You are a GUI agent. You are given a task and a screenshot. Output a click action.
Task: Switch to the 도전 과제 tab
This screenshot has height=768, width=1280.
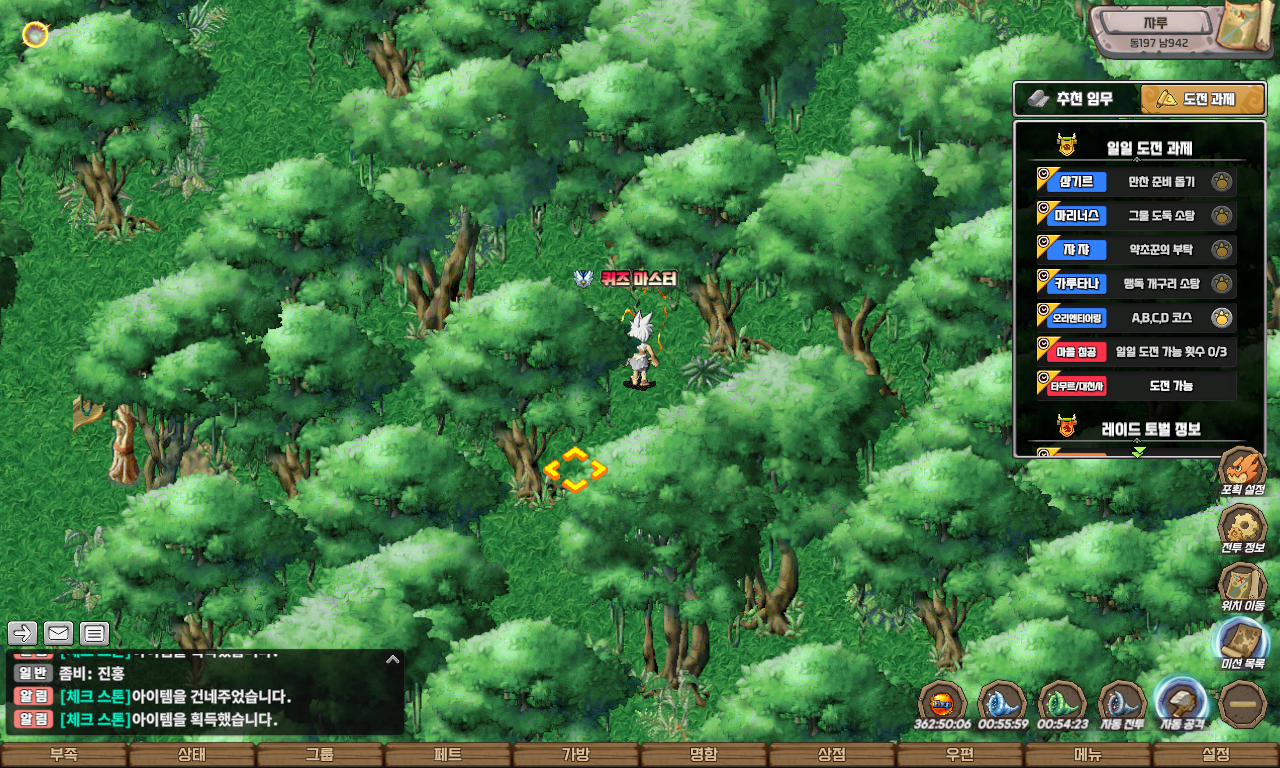click(1190, 99)
